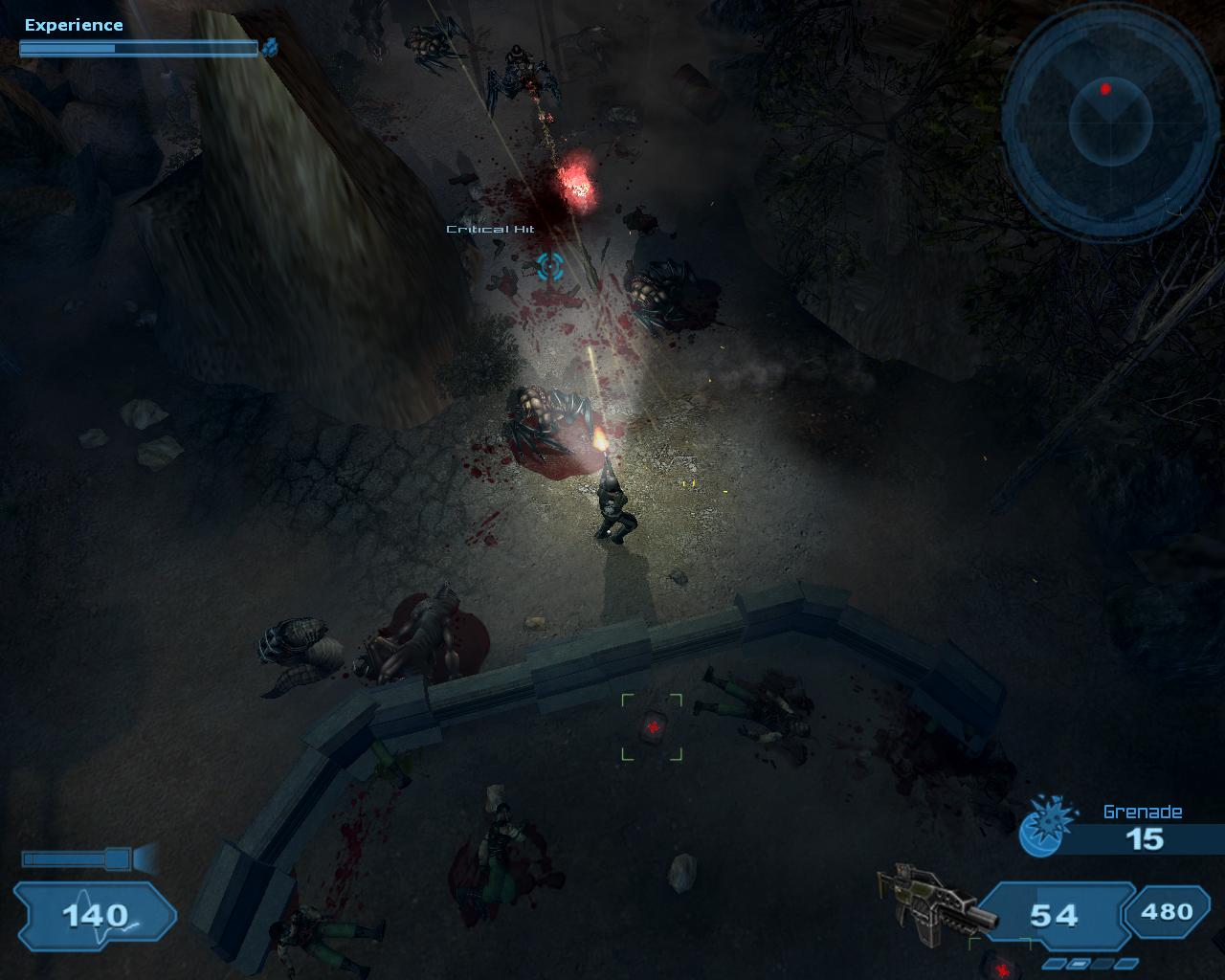Click the upgrade part icon beside Experience

coord(271,47)
